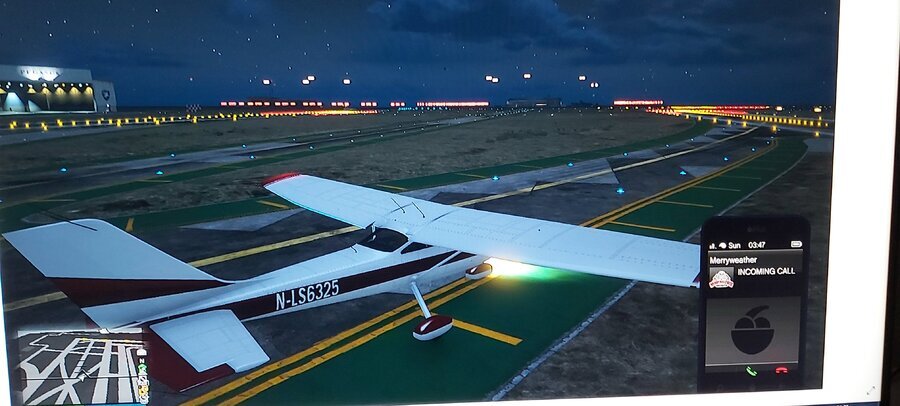Image resolution: width=900 pixels, height=406 pixels.
Task: Click the Merryweather caller logo
Action: coord(721,280)
